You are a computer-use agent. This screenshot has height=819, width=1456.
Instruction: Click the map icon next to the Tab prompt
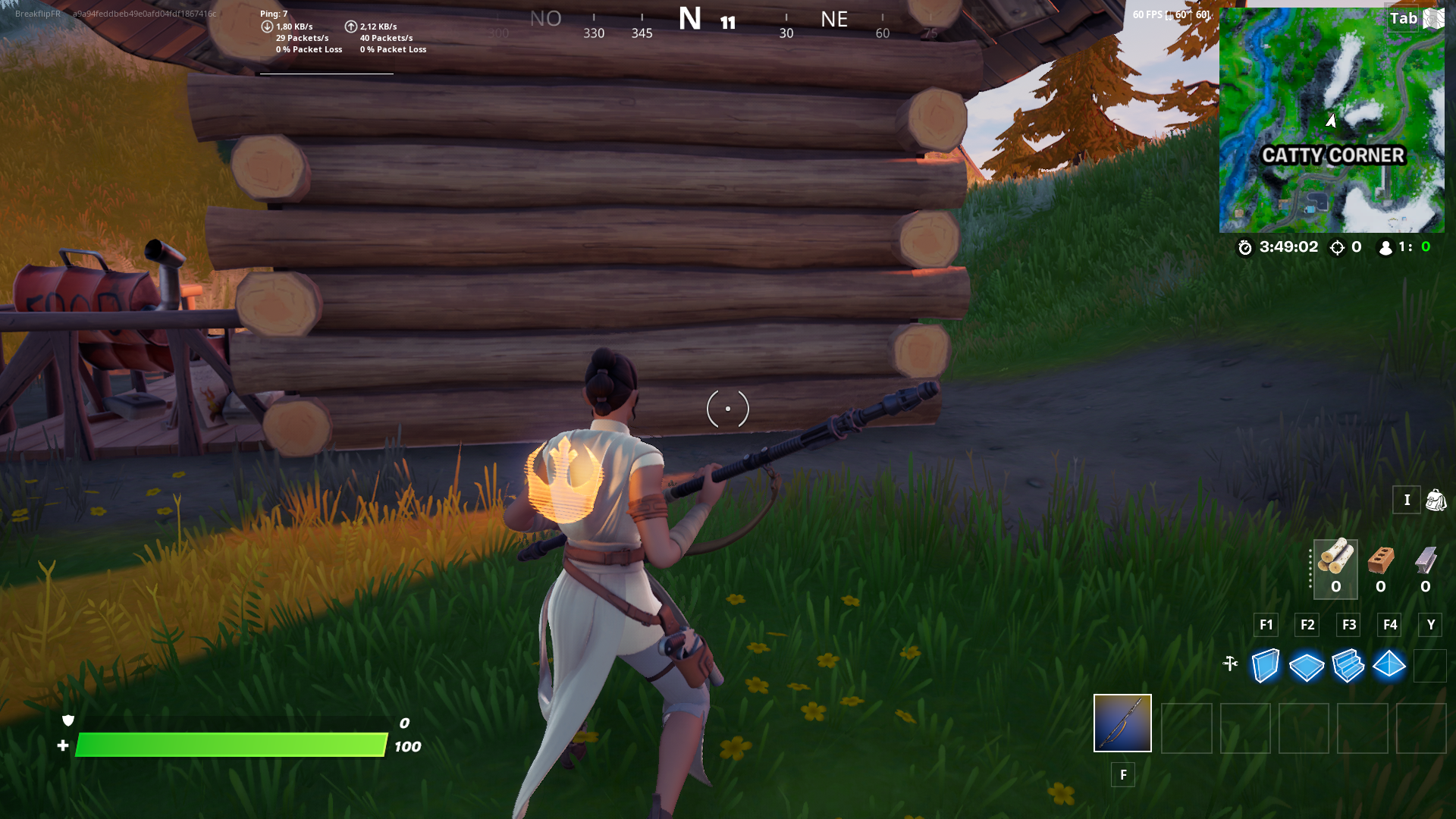click(1432, 19)
